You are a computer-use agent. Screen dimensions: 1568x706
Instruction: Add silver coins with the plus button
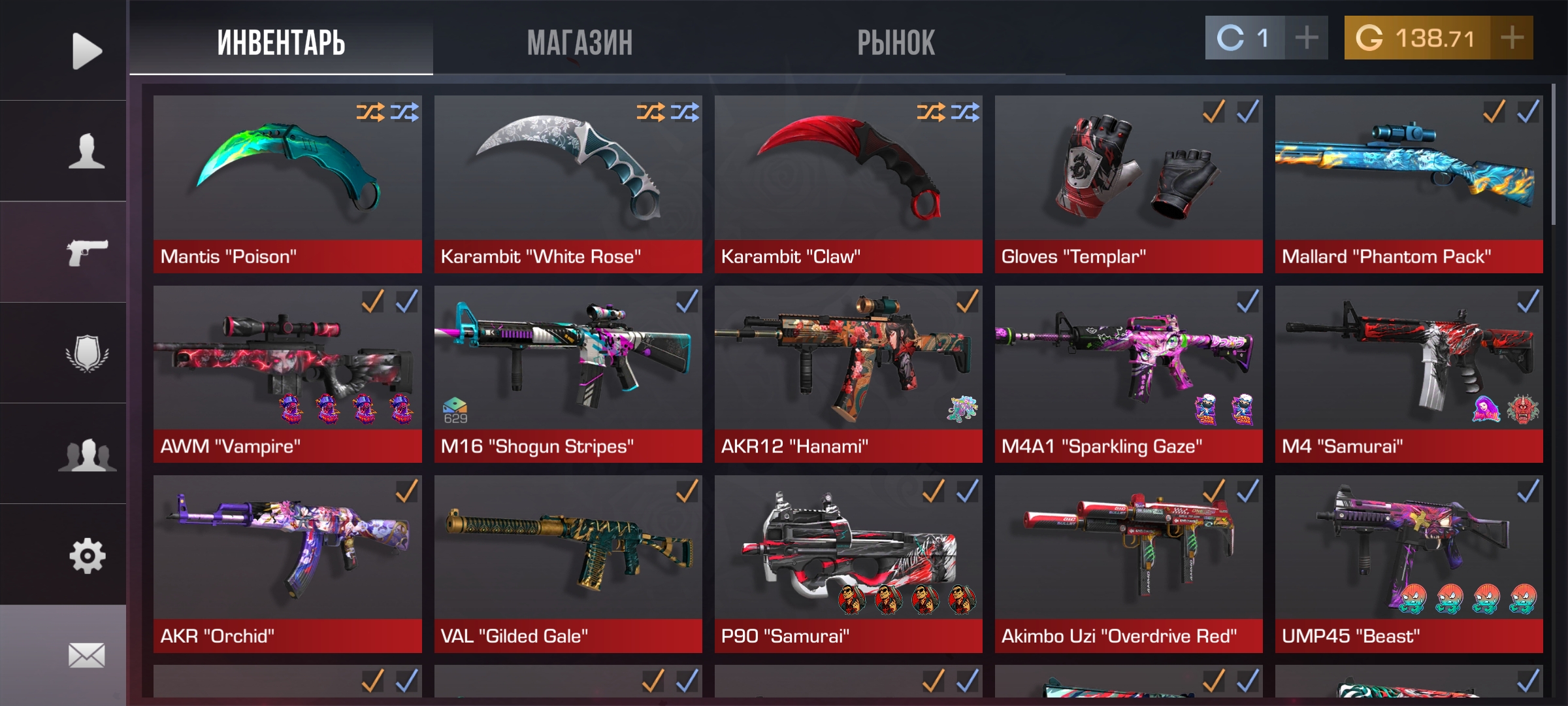pyautogui.click(x=1306, y=38)
